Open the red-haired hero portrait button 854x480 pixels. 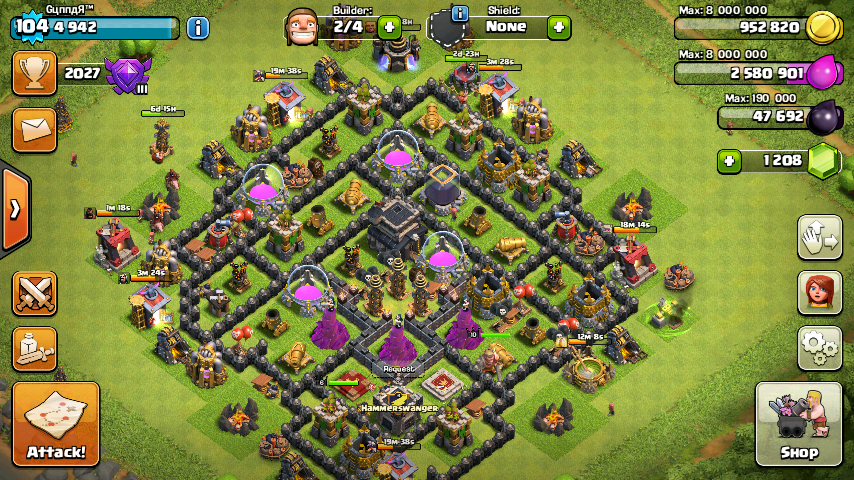819,292
